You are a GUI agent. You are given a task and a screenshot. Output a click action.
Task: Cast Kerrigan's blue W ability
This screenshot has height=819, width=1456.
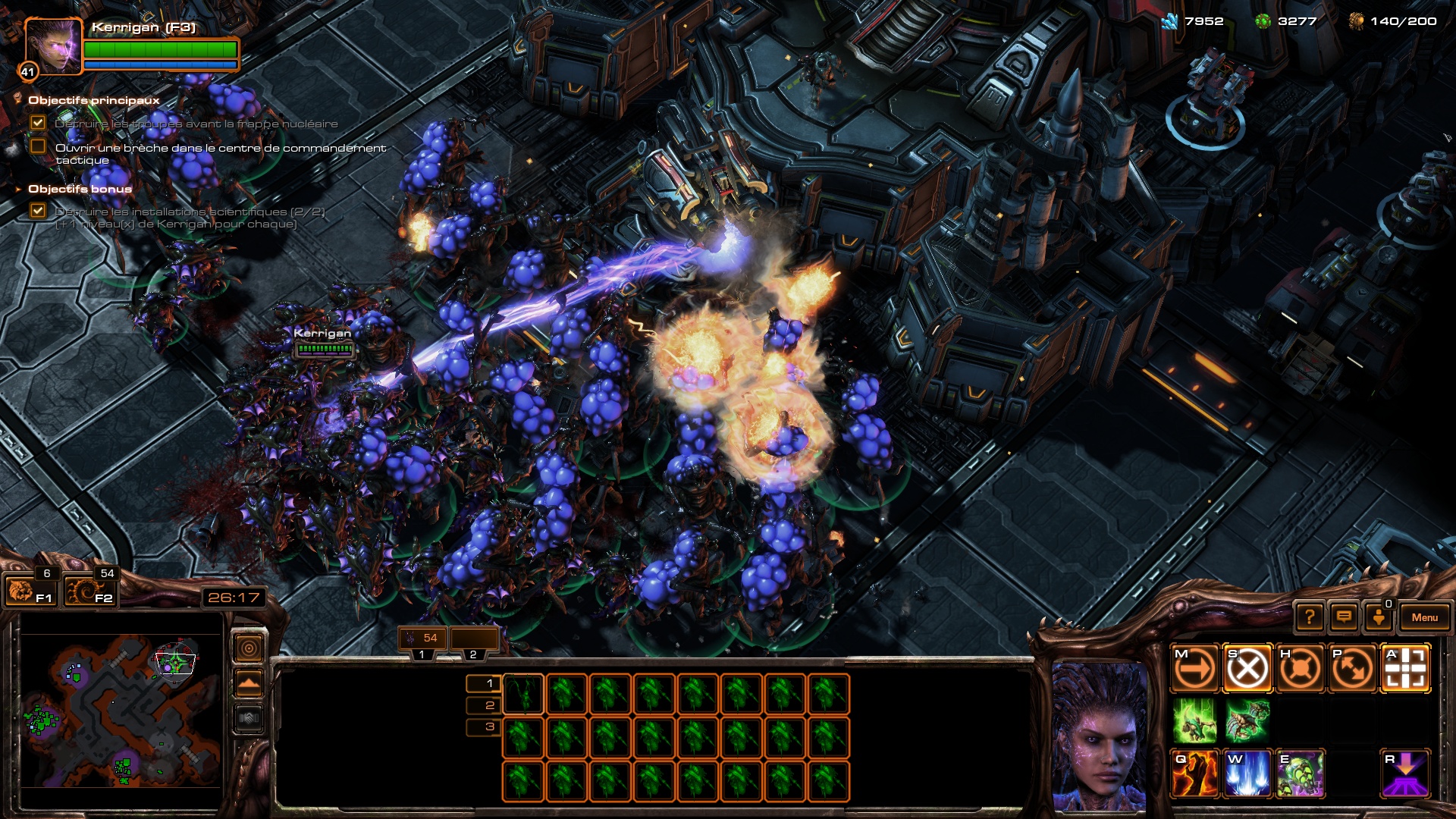[x=1247, y=774]
